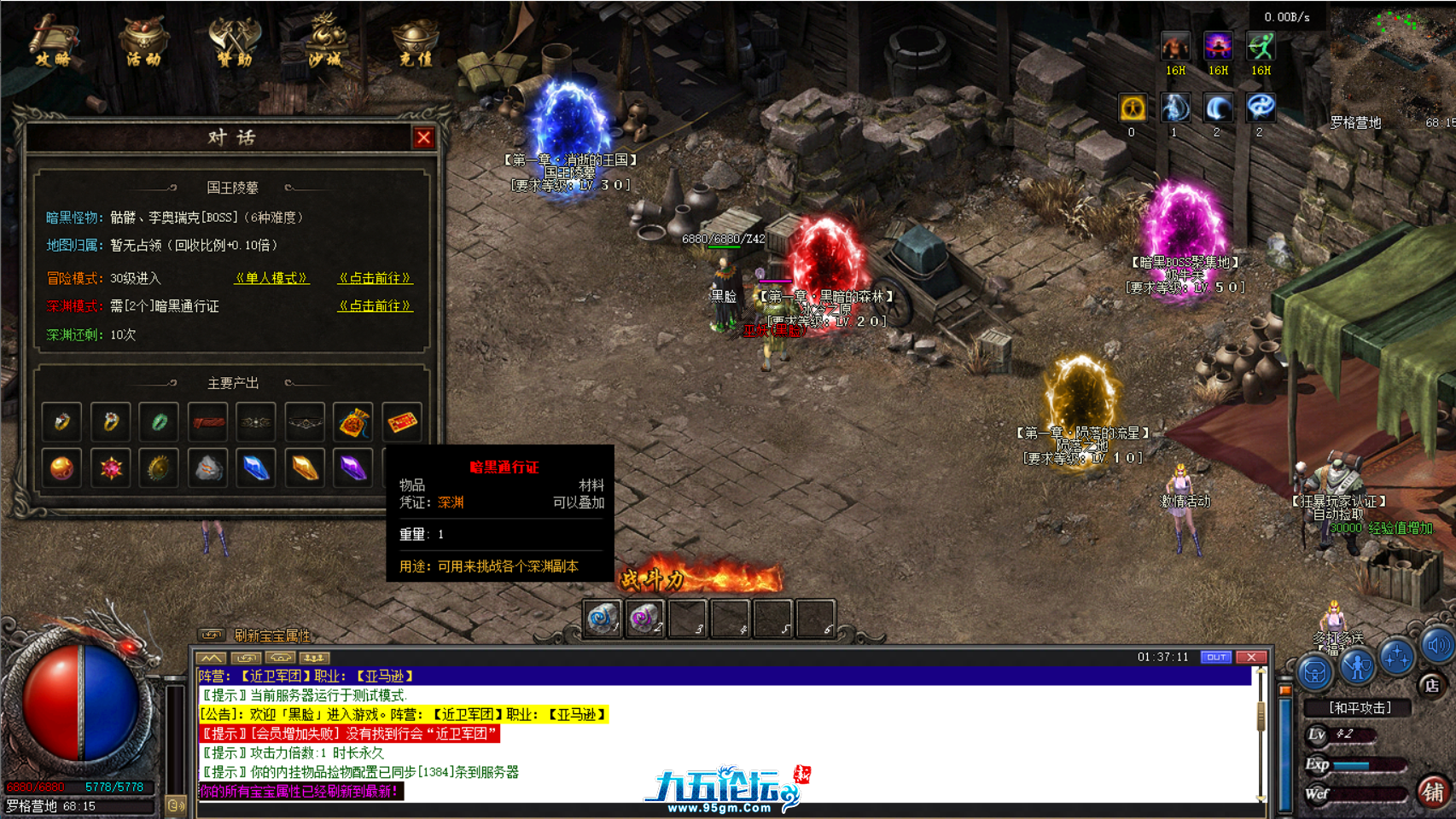
Task: Open the 赞助 sponsor menu
Action: [234, 42]
